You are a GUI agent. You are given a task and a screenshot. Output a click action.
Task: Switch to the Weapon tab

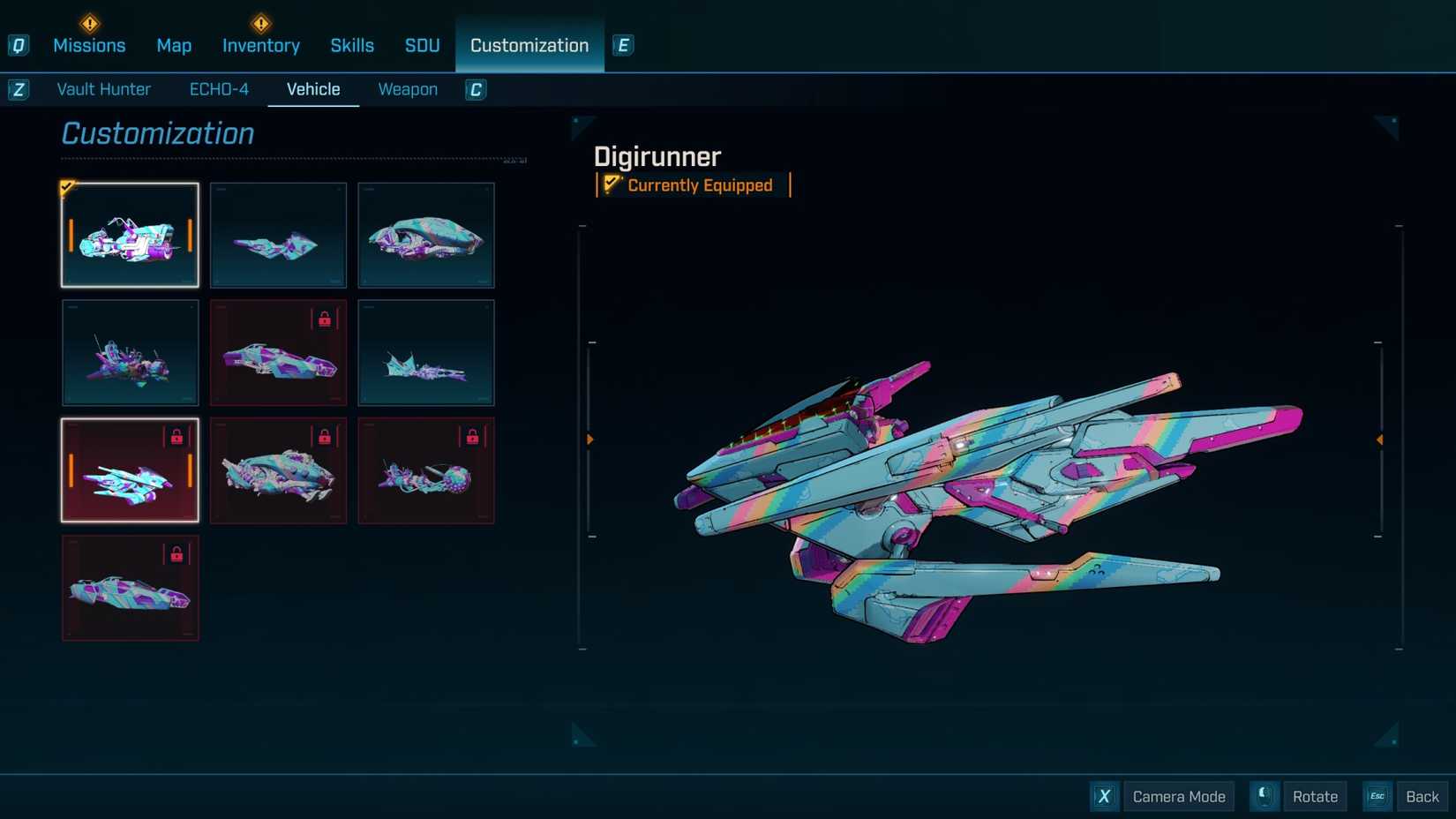(x=408, y=89)
